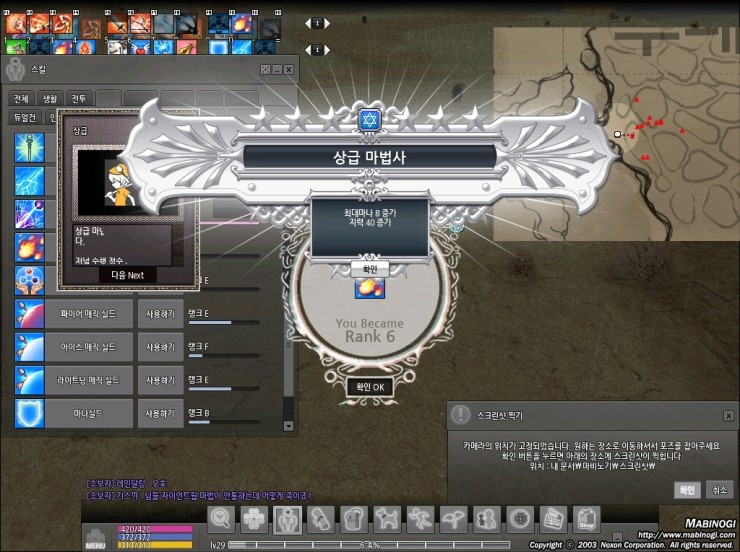The width and height of the screenshot is (740, 552).
Task: Switch to the 생활 skill tab
Action: [x=50, y=98]
